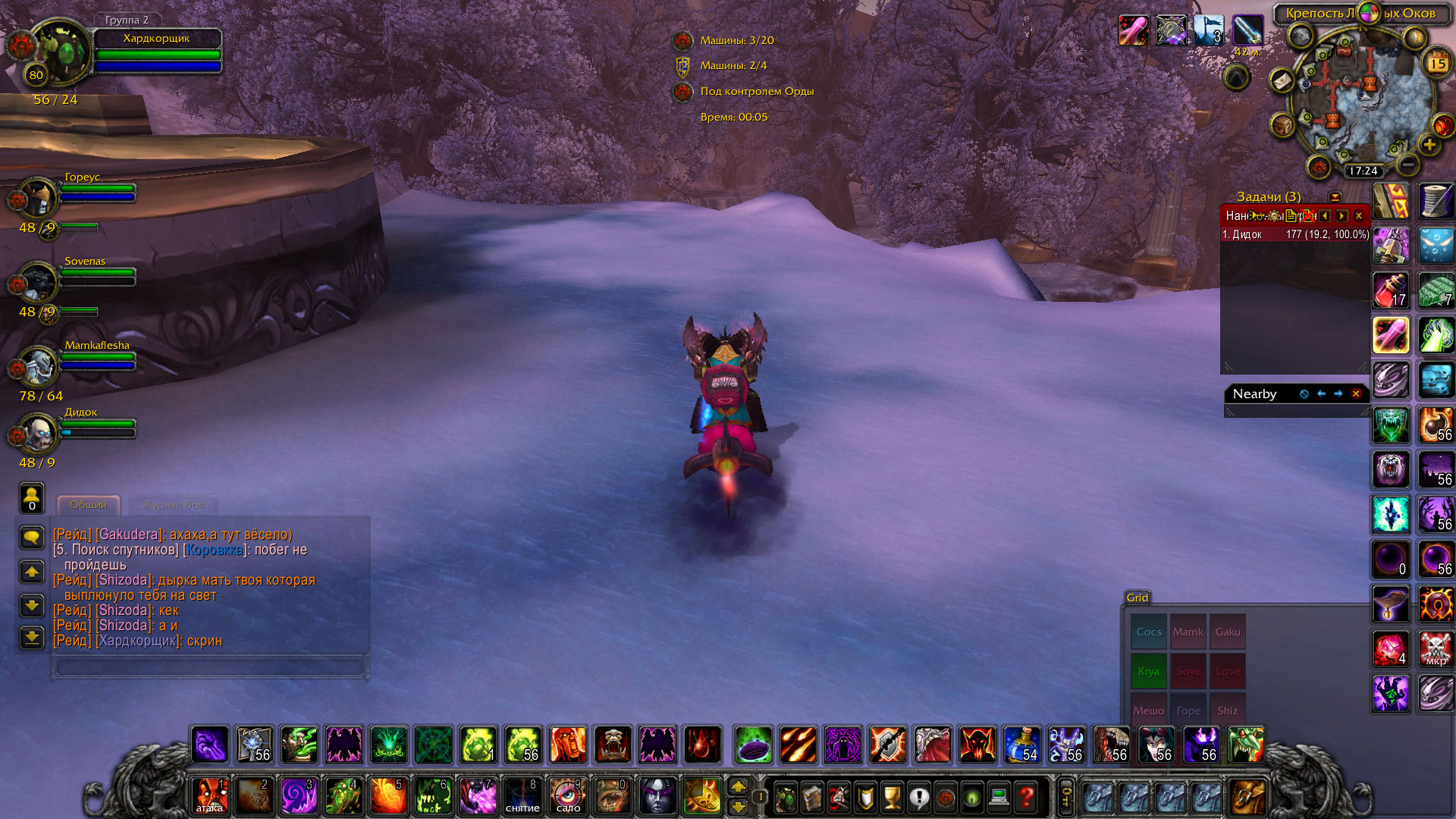Use the сало eye-icon macro

tap(567, 796)
